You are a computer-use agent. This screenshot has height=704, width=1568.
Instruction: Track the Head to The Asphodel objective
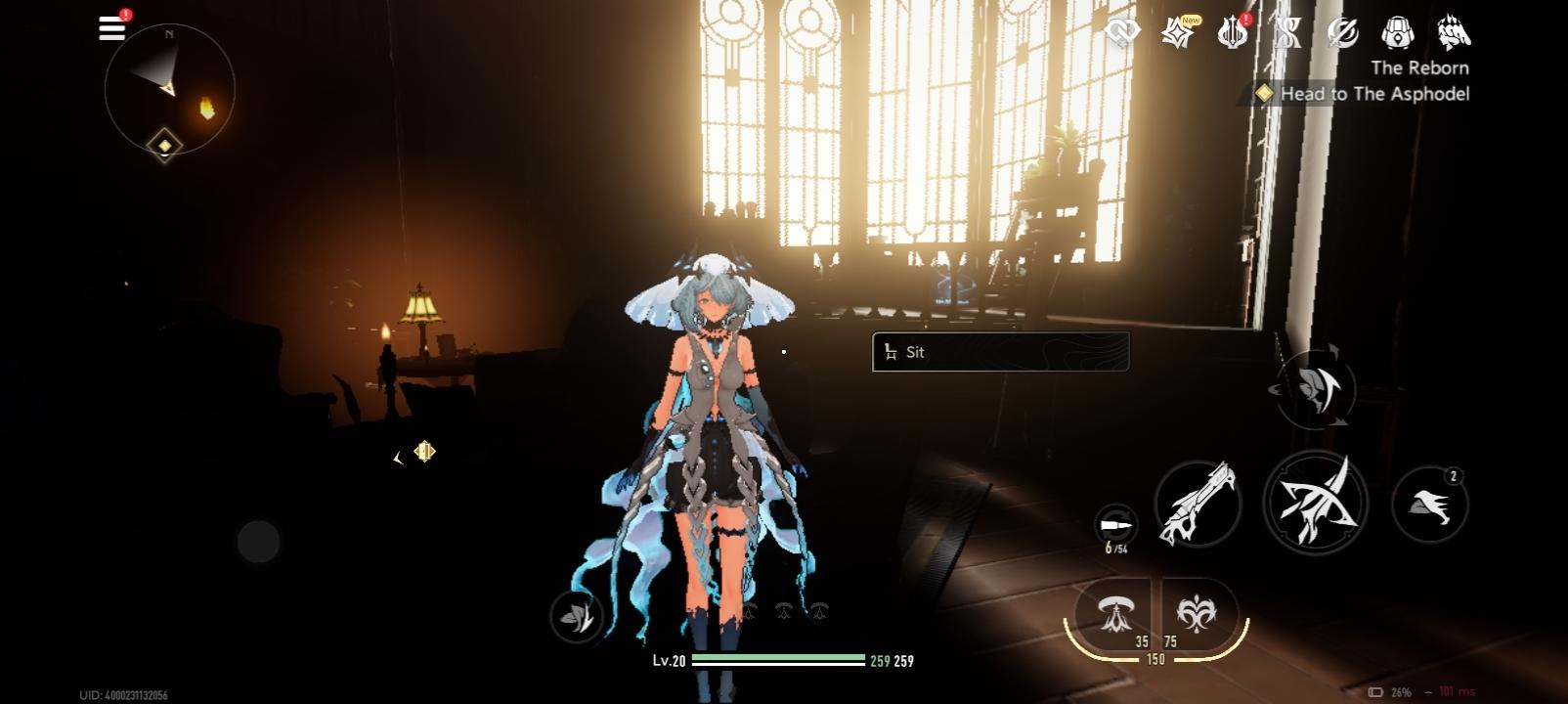pyautogui.click(x=1363, y=94)
